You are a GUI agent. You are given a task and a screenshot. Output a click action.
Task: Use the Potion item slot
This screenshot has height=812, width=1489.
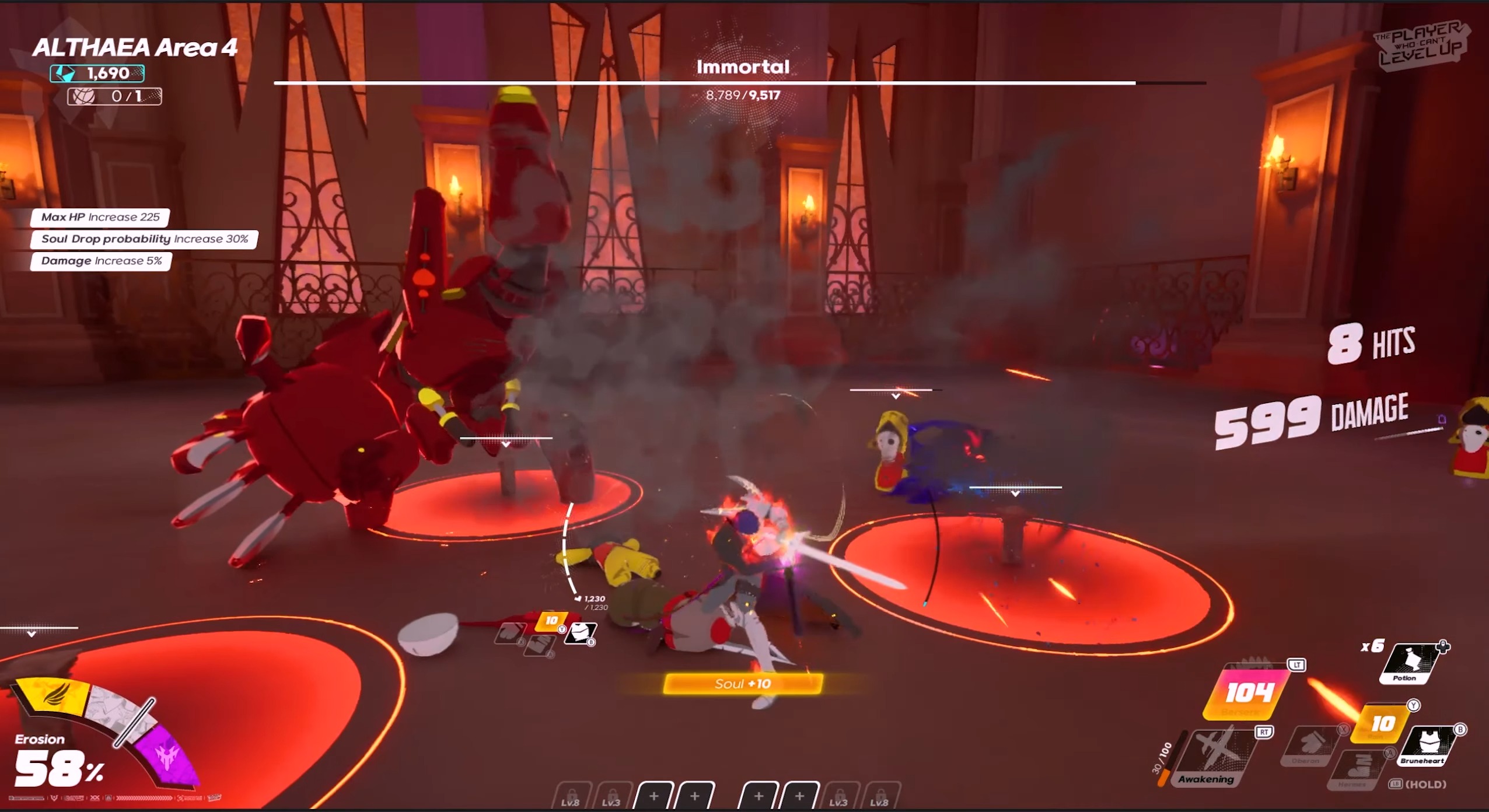coord(1410,663)
